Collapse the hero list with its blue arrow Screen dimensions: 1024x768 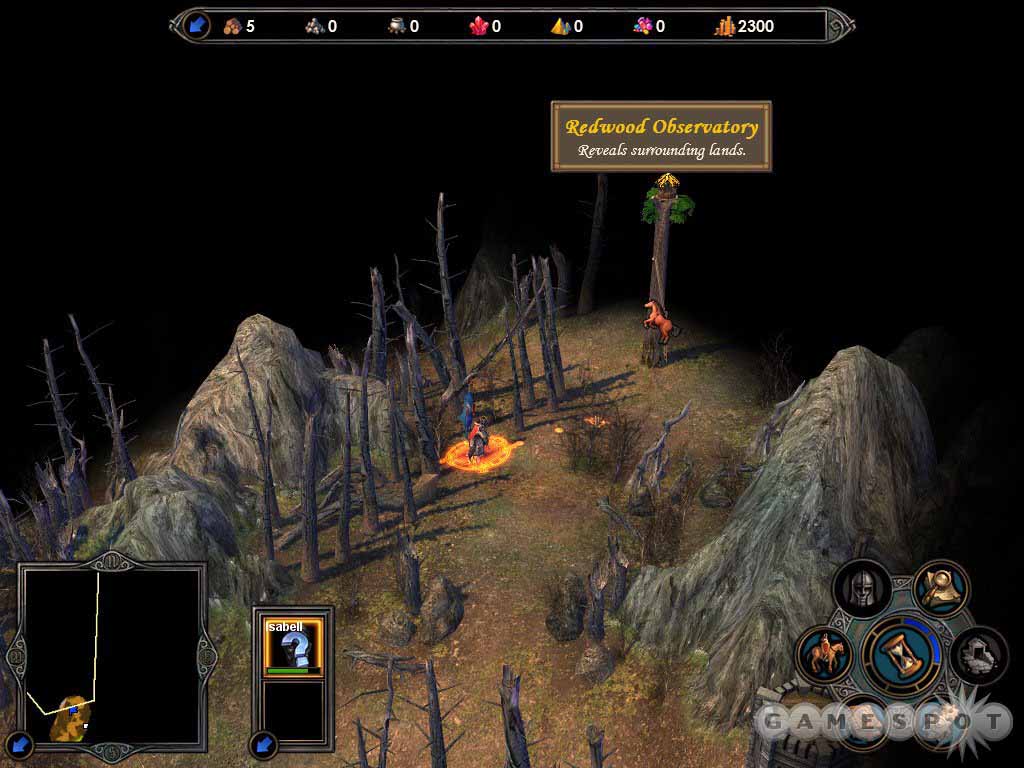[x=264, y=743]
